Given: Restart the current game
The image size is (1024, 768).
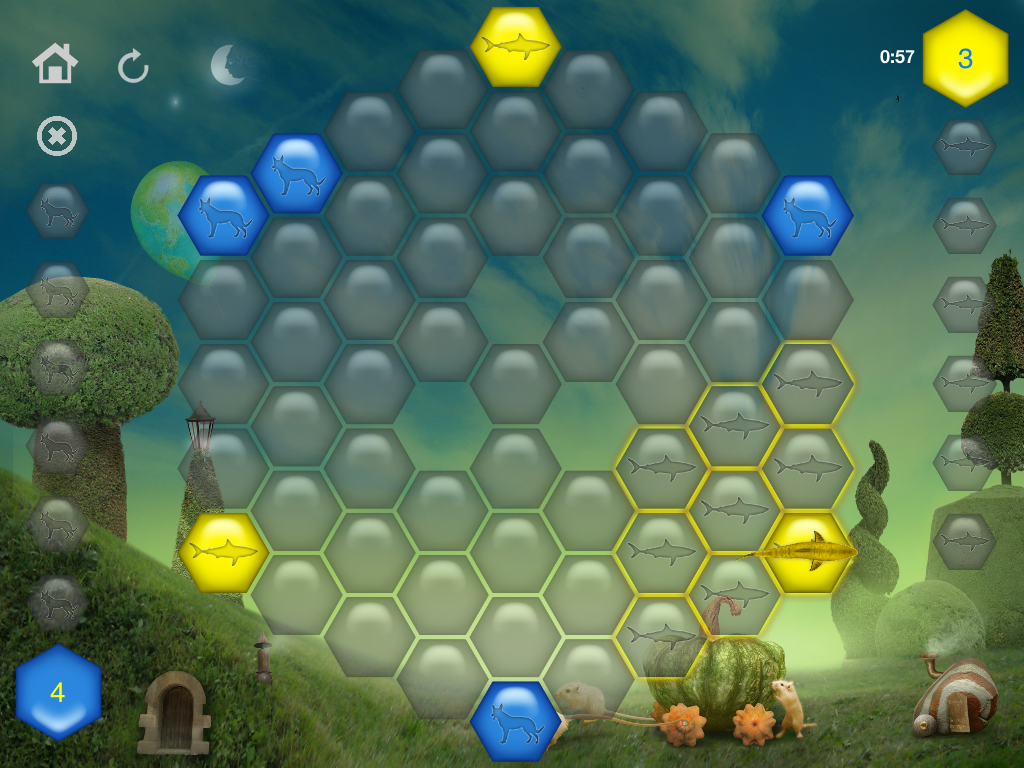Looking at the screenshot, I should tap(133, 67).
